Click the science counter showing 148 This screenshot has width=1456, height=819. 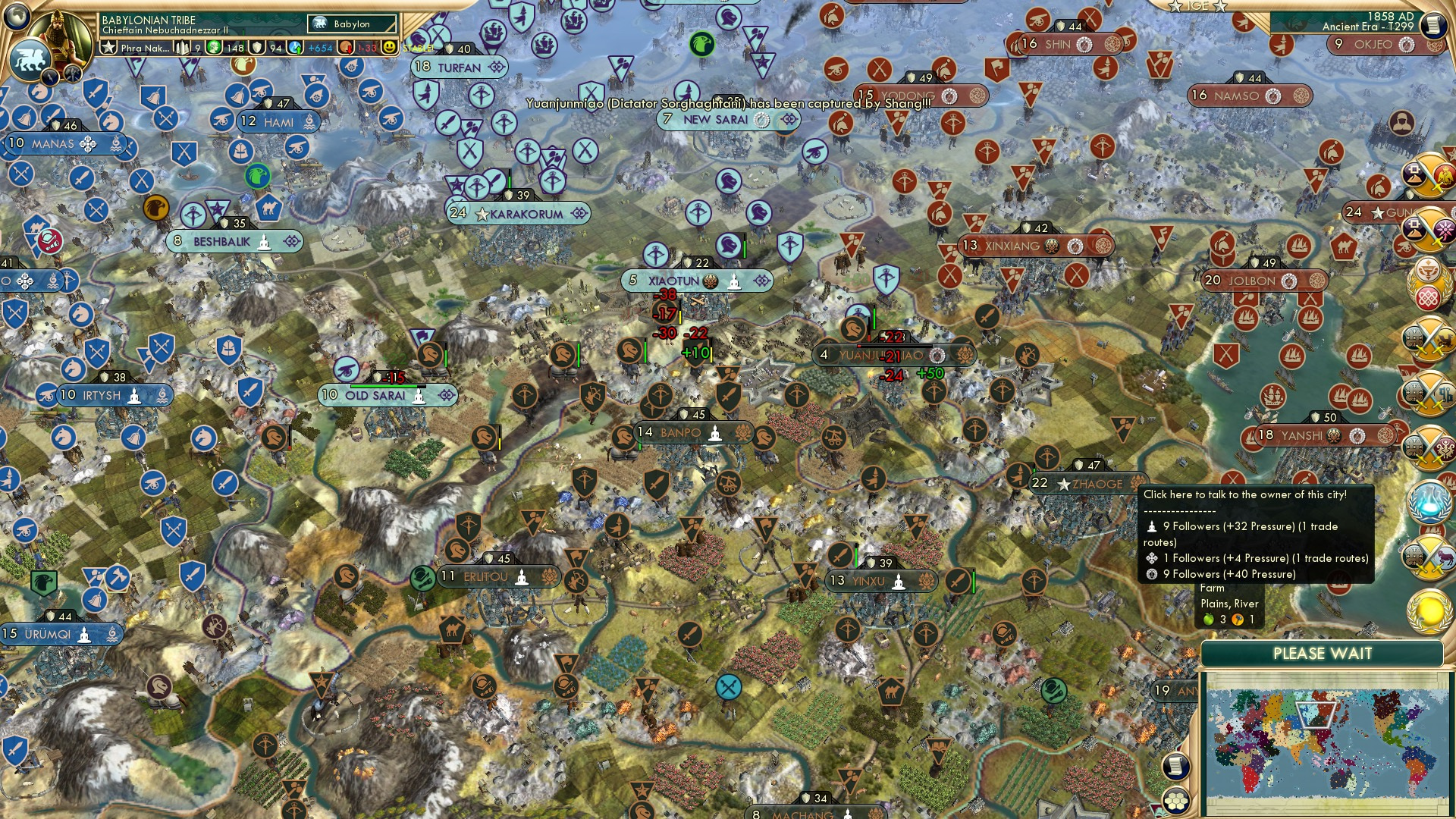point(236,48)
